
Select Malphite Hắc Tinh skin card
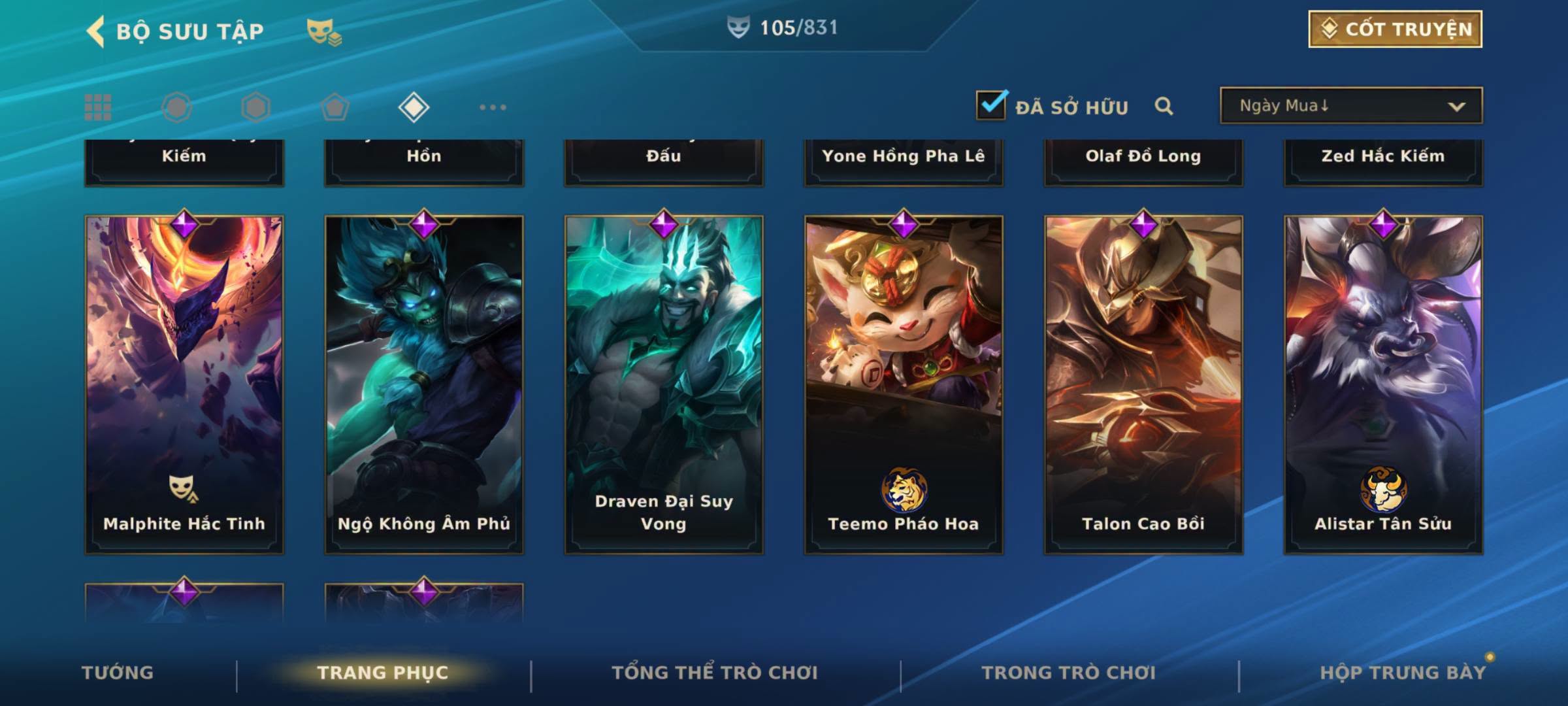184,384
